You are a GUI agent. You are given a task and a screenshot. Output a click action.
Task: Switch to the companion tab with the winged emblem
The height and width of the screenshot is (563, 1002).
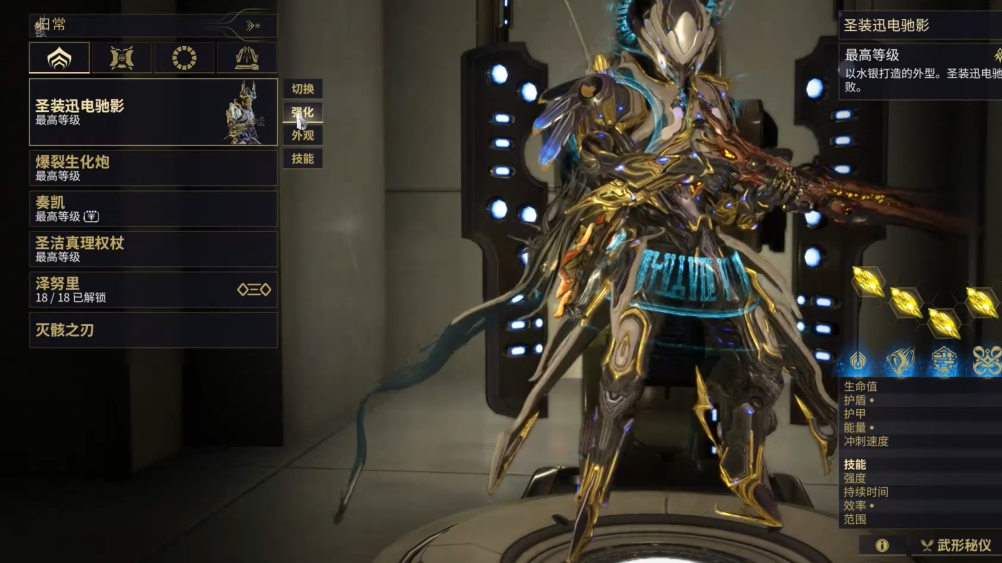pos(122,58)
